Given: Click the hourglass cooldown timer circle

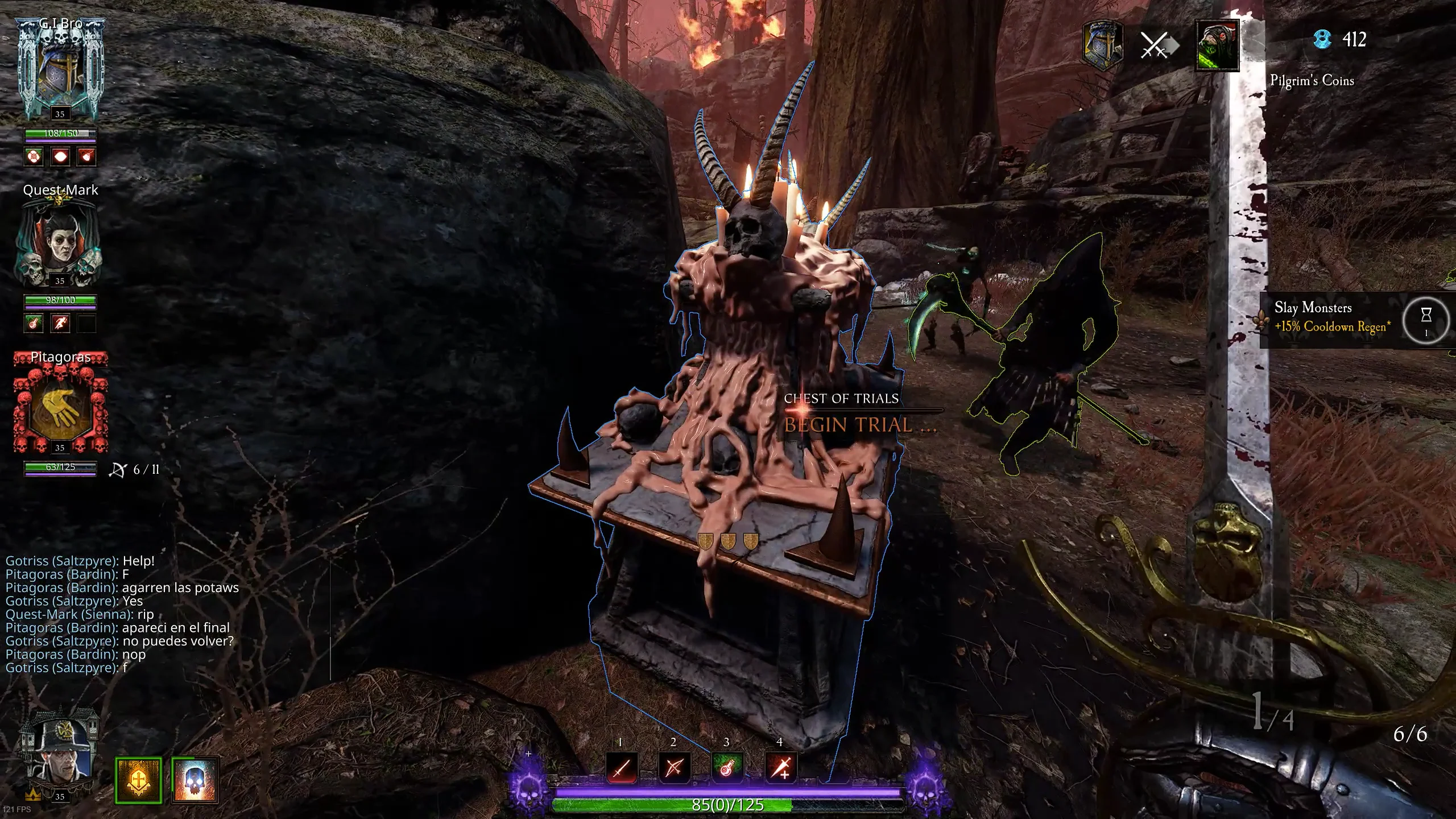Looking at the screenshot, I should 1425,319.
